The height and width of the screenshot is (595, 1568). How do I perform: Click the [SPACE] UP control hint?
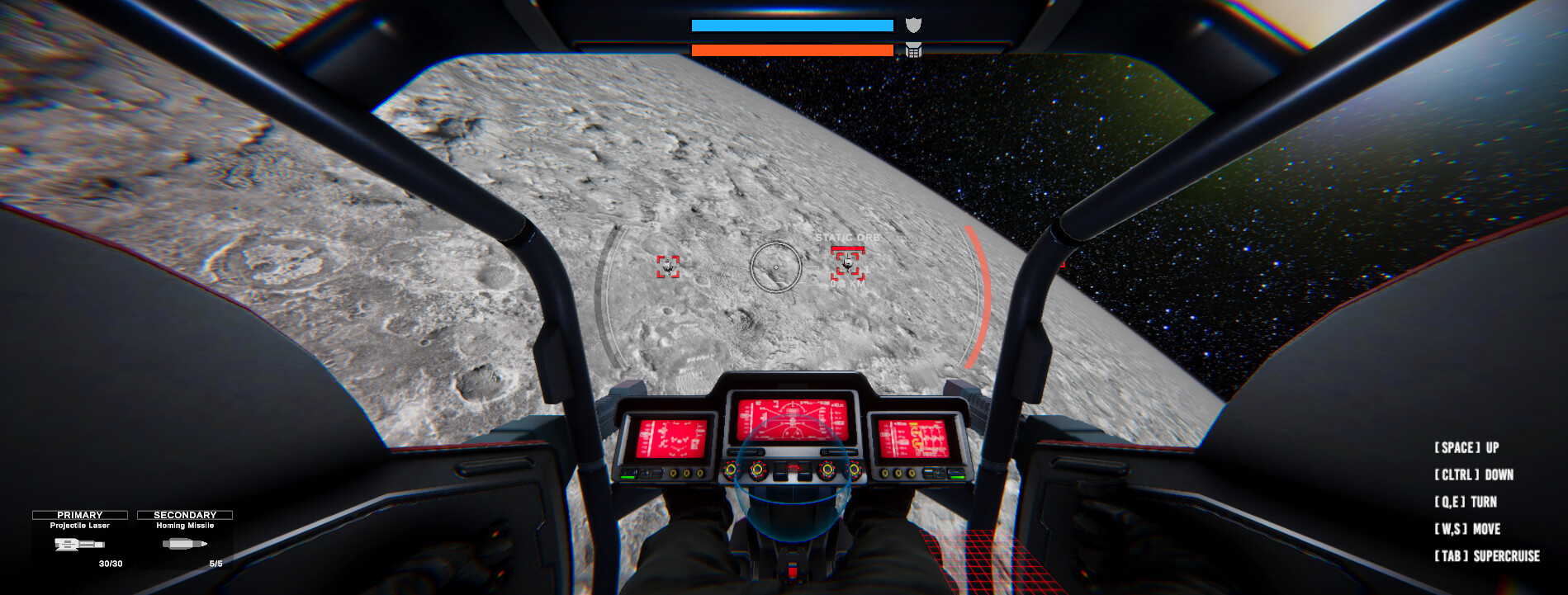tap(1466, 447)
